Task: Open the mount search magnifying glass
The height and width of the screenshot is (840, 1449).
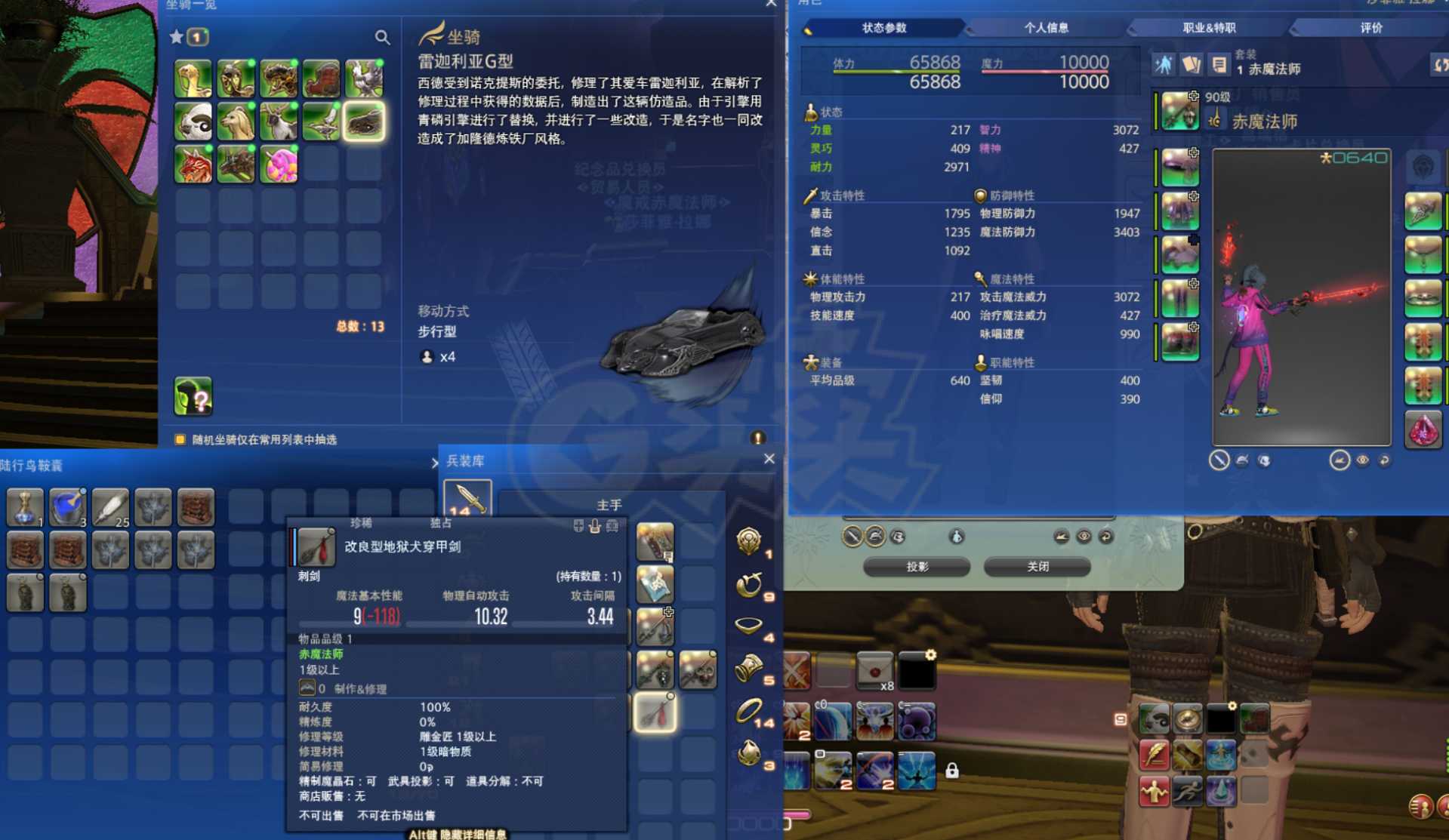Action: tap(383, 37)
